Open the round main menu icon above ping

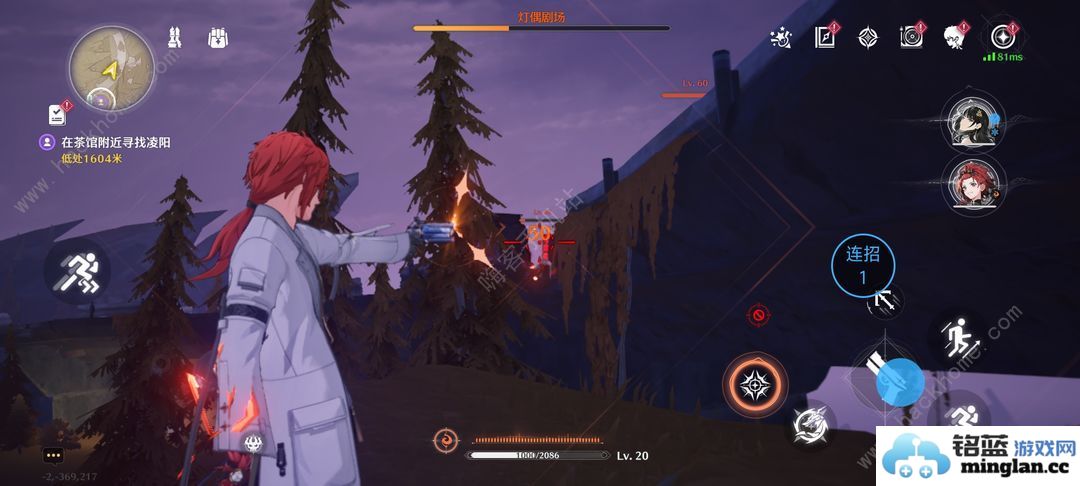[x=1001, y=37]
